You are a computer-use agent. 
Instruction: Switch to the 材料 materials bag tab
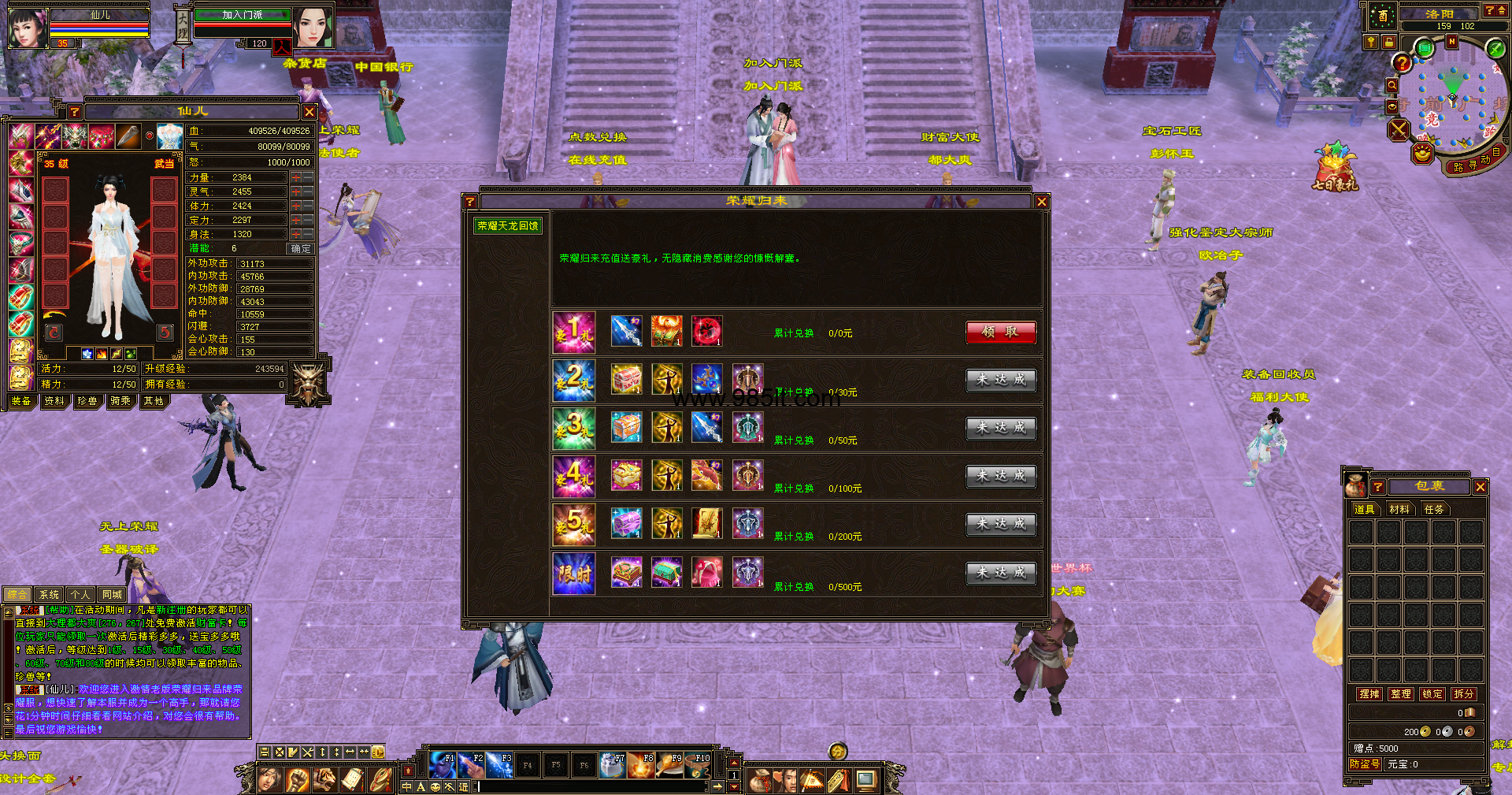pyautogui.click(x=1399, y=510)
